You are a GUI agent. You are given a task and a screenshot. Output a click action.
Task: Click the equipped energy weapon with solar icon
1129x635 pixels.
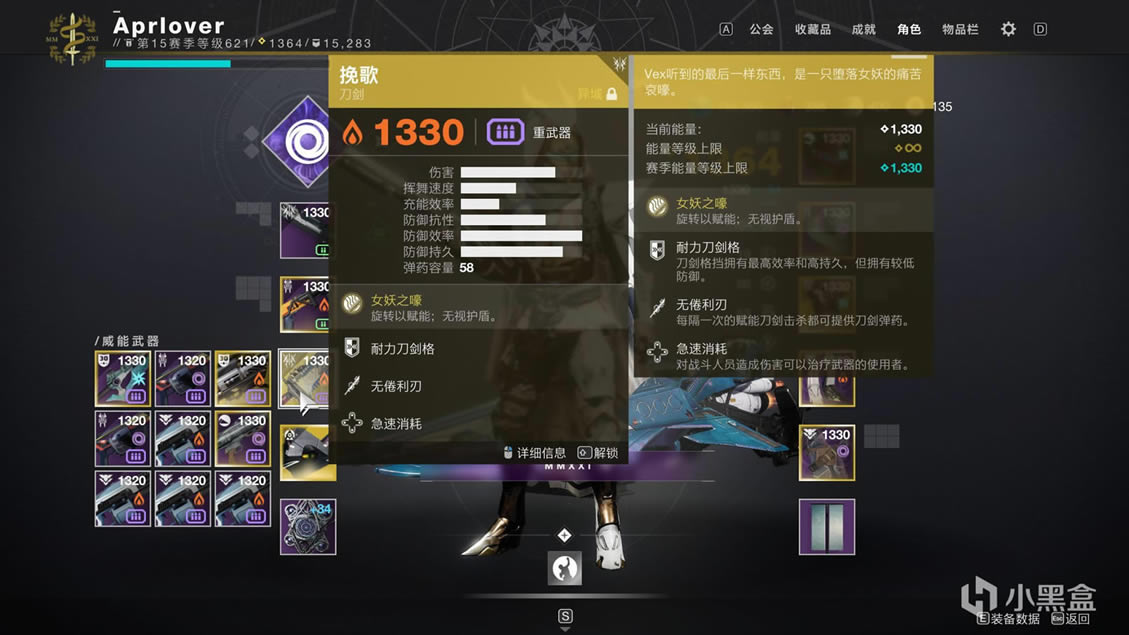(x=306, y=303)
